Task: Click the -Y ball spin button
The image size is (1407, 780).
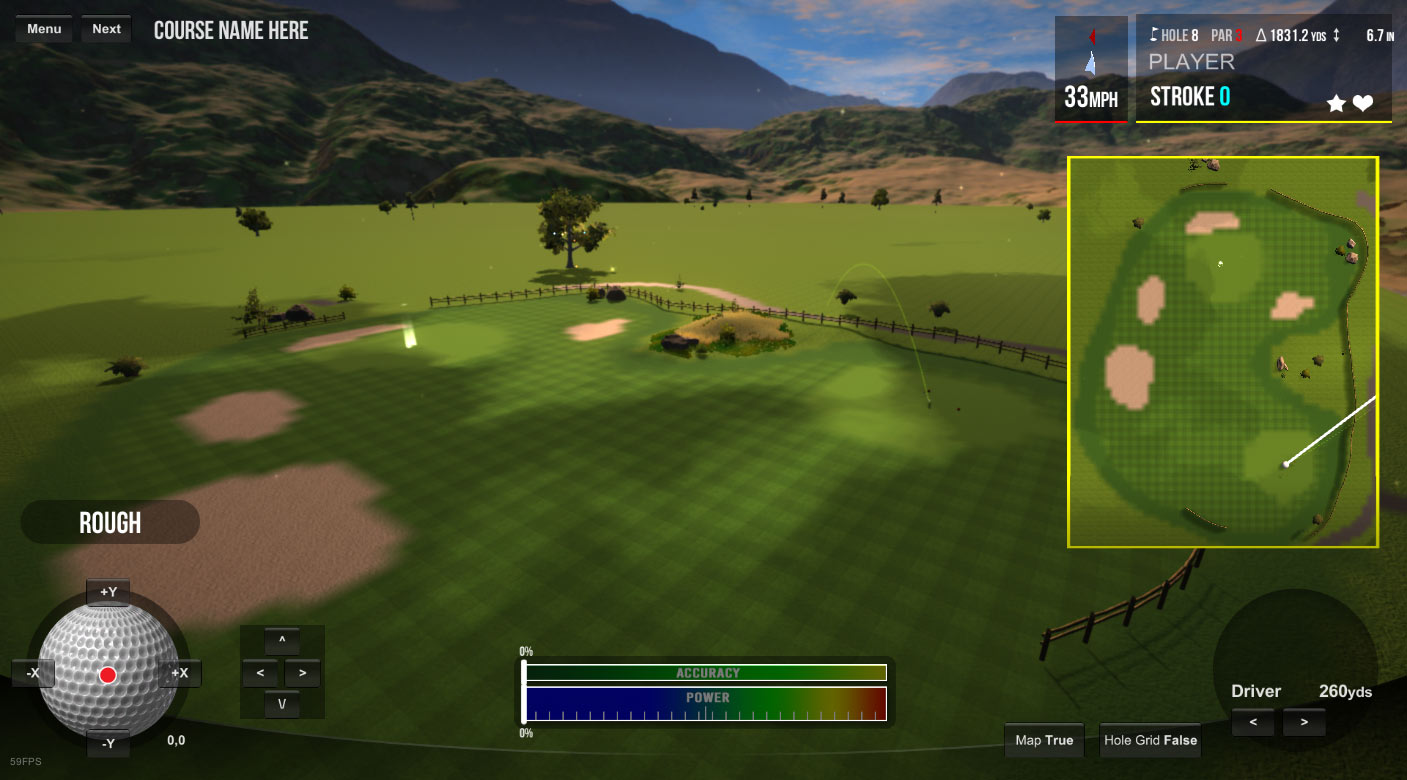Action: coord(108,743)
